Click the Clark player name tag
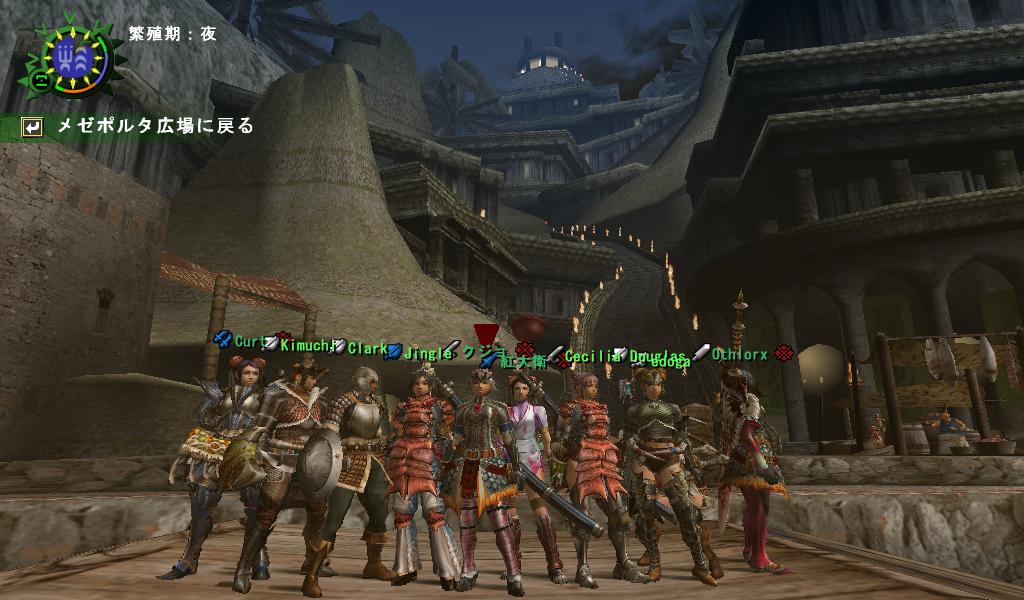 [367, 349]
